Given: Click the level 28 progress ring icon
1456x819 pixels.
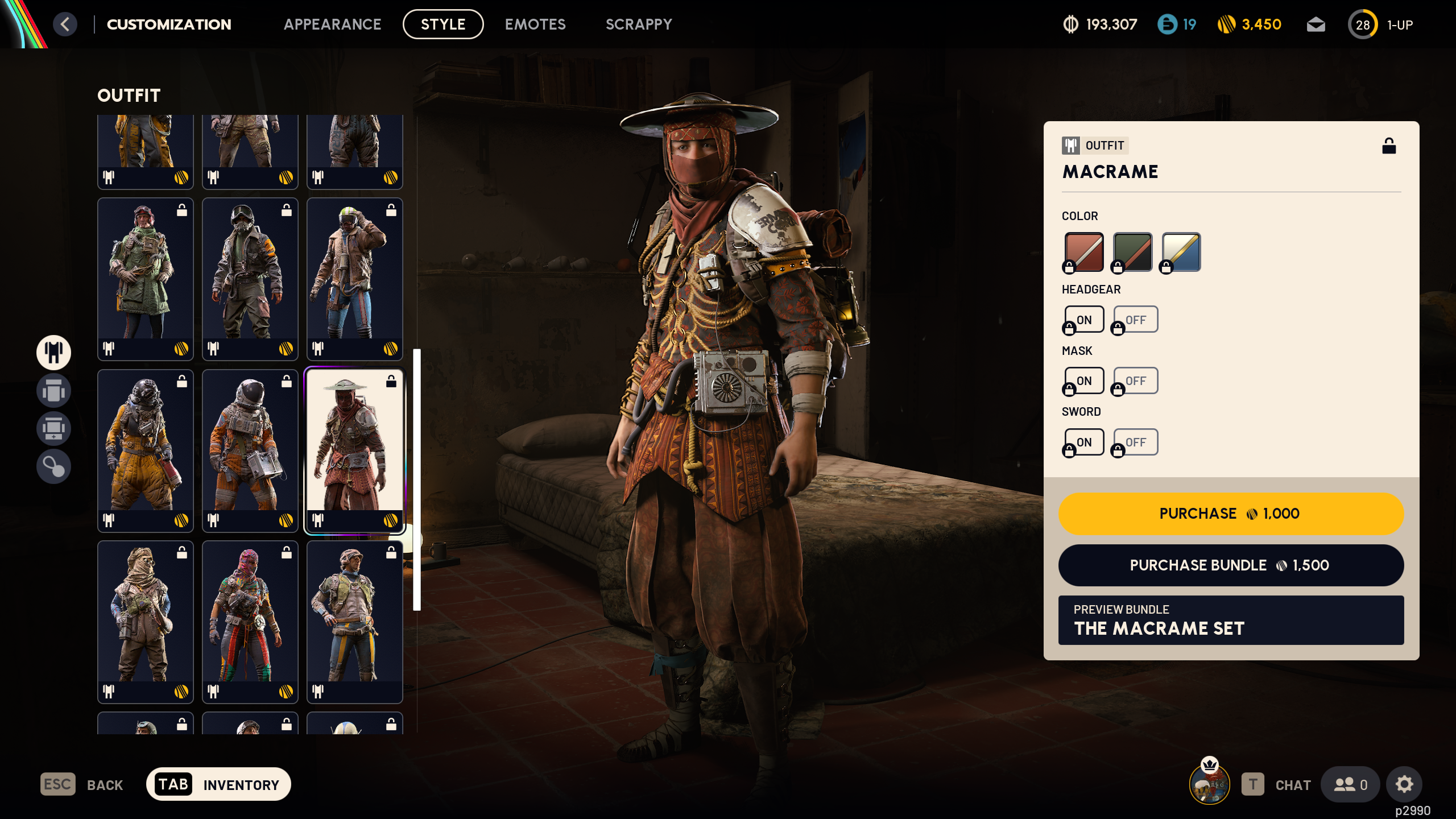Looking at the screenshot, I should (x=1363, y=24).
